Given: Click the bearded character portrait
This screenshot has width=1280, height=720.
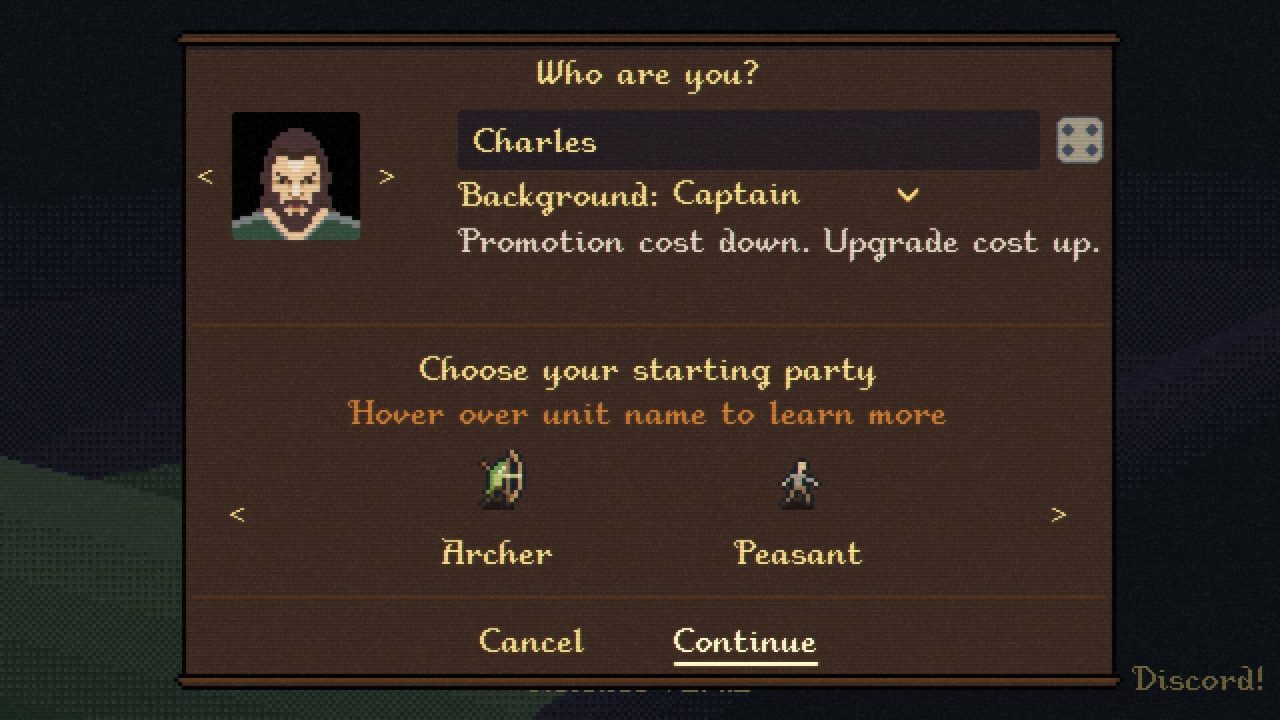Looking at the screenshot, I should 296,176.
